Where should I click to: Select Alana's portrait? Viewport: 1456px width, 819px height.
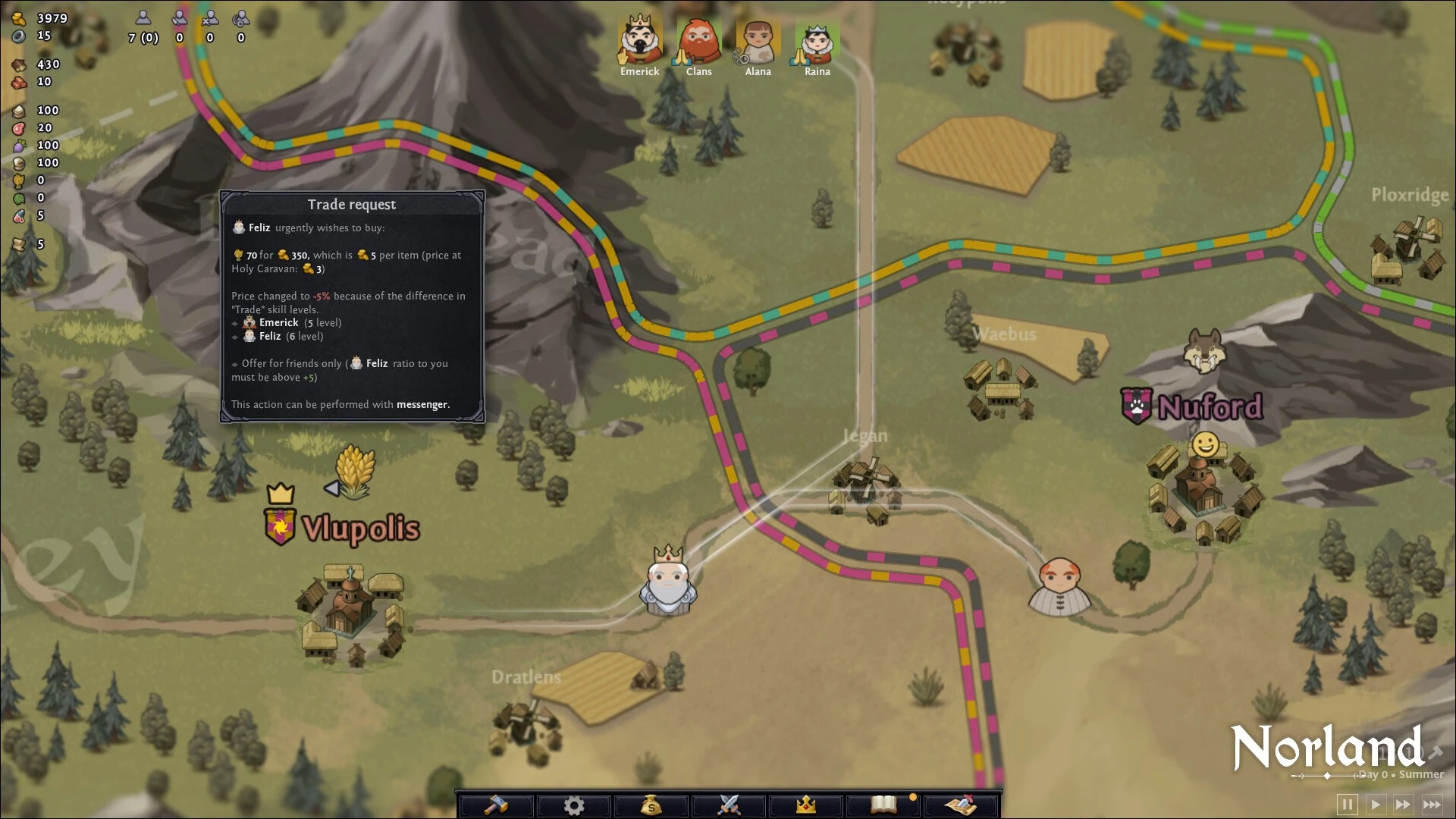click(x=758, y=42)
